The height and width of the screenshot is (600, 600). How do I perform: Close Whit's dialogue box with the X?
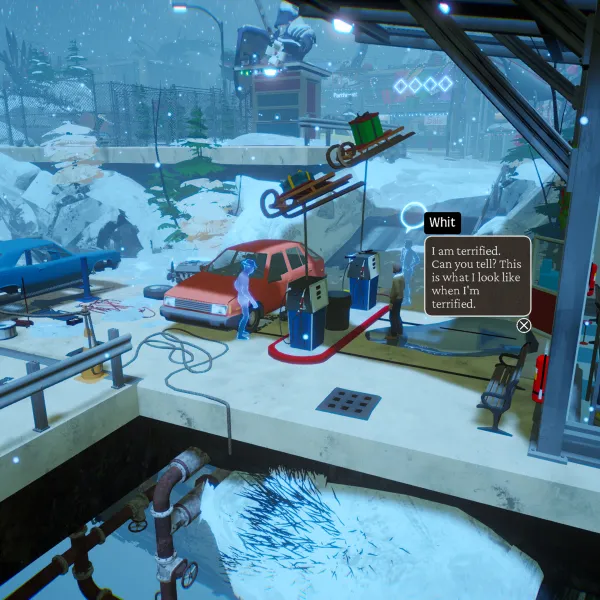point(524,325)
